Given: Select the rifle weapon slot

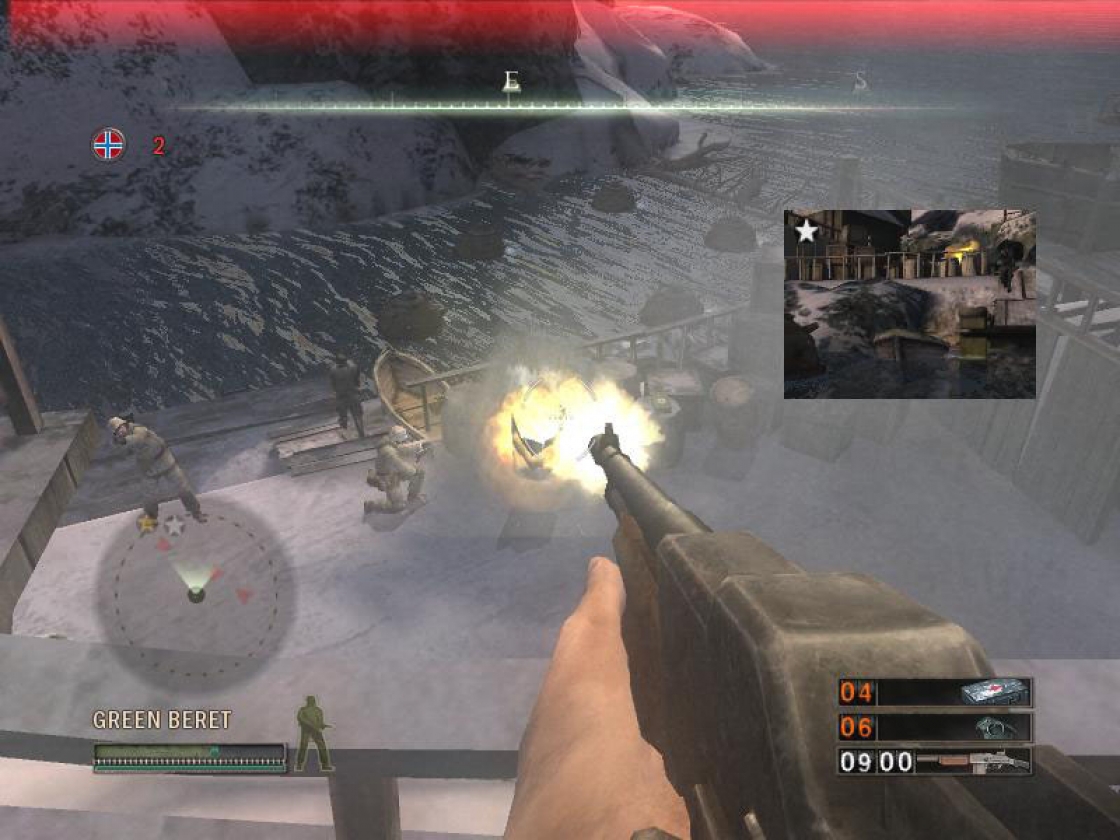Looking at the screenshot, I should click(x=935, y=762).
